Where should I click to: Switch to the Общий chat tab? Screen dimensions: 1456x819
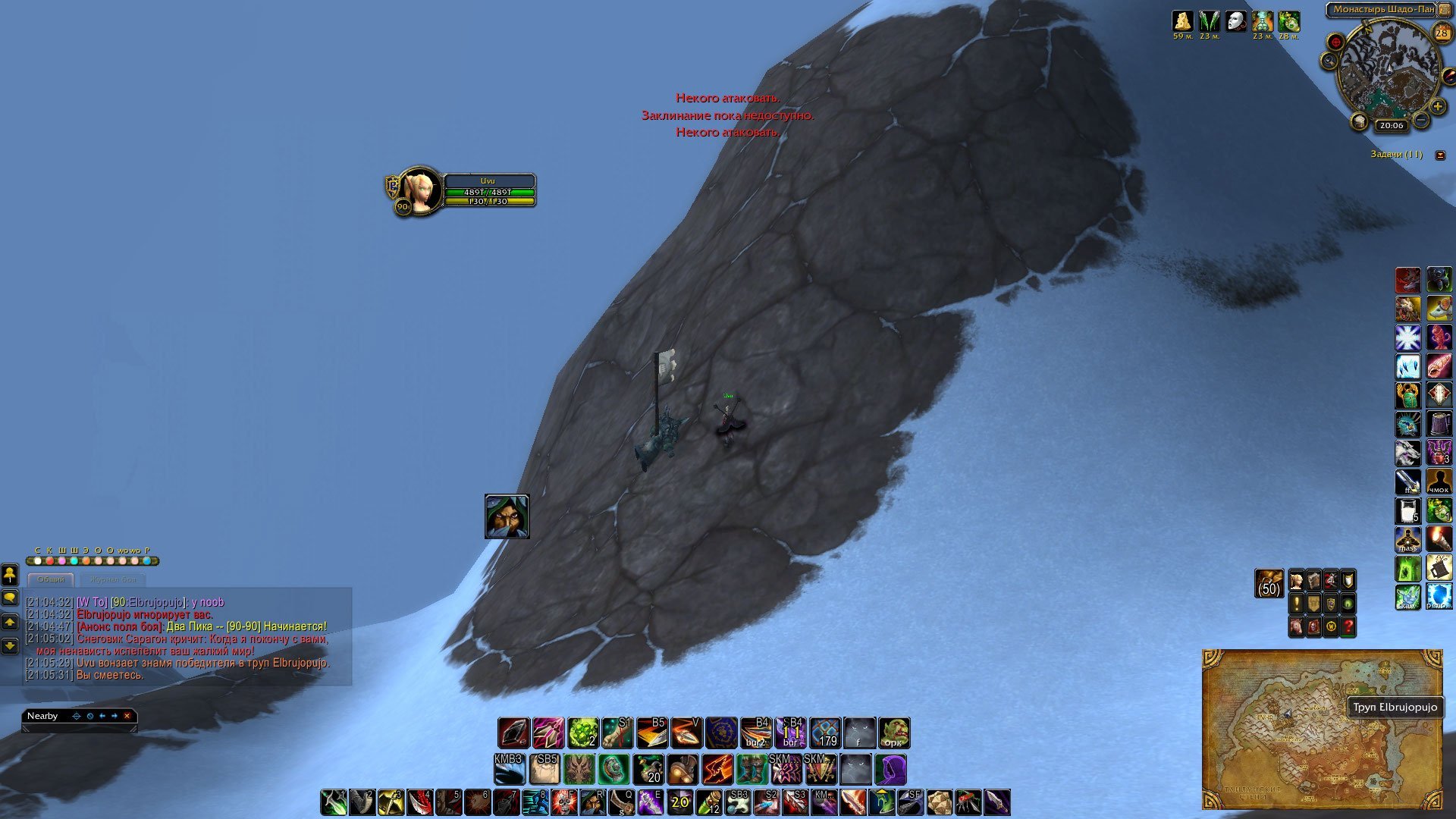(x=51, y=579)
